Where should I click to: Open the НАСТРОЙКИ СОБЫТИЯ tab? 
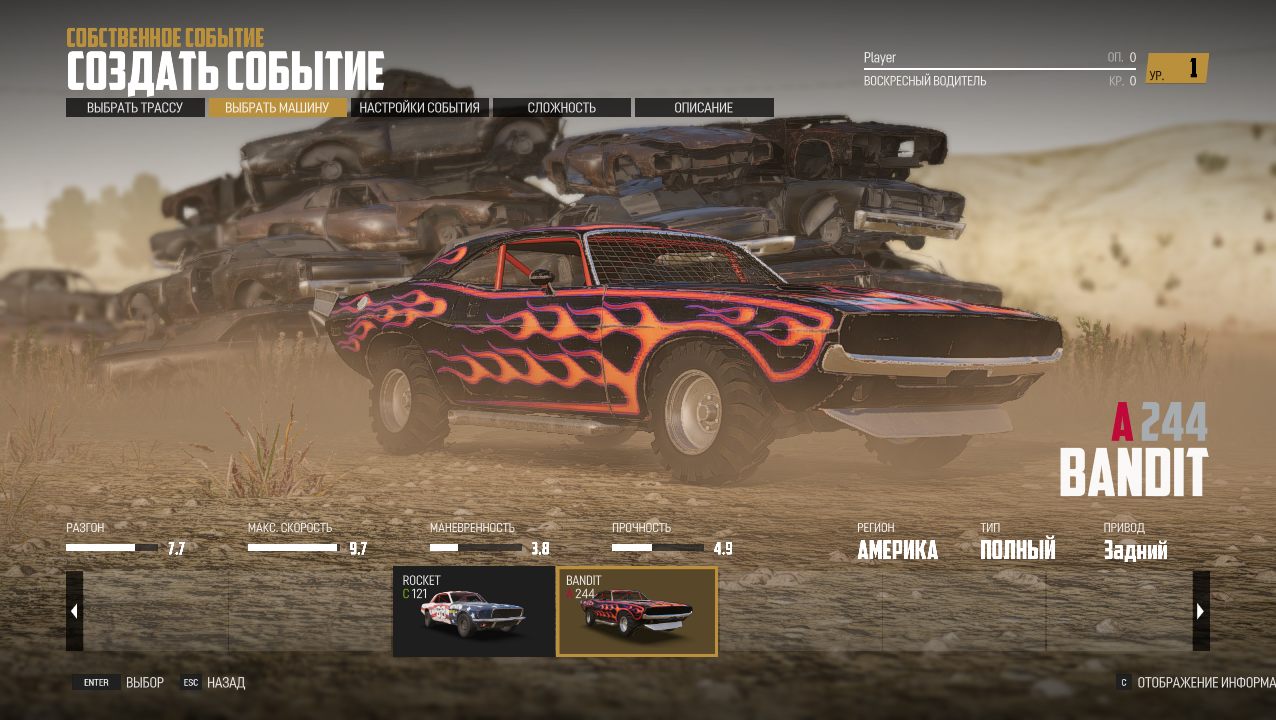click(419, 108)
